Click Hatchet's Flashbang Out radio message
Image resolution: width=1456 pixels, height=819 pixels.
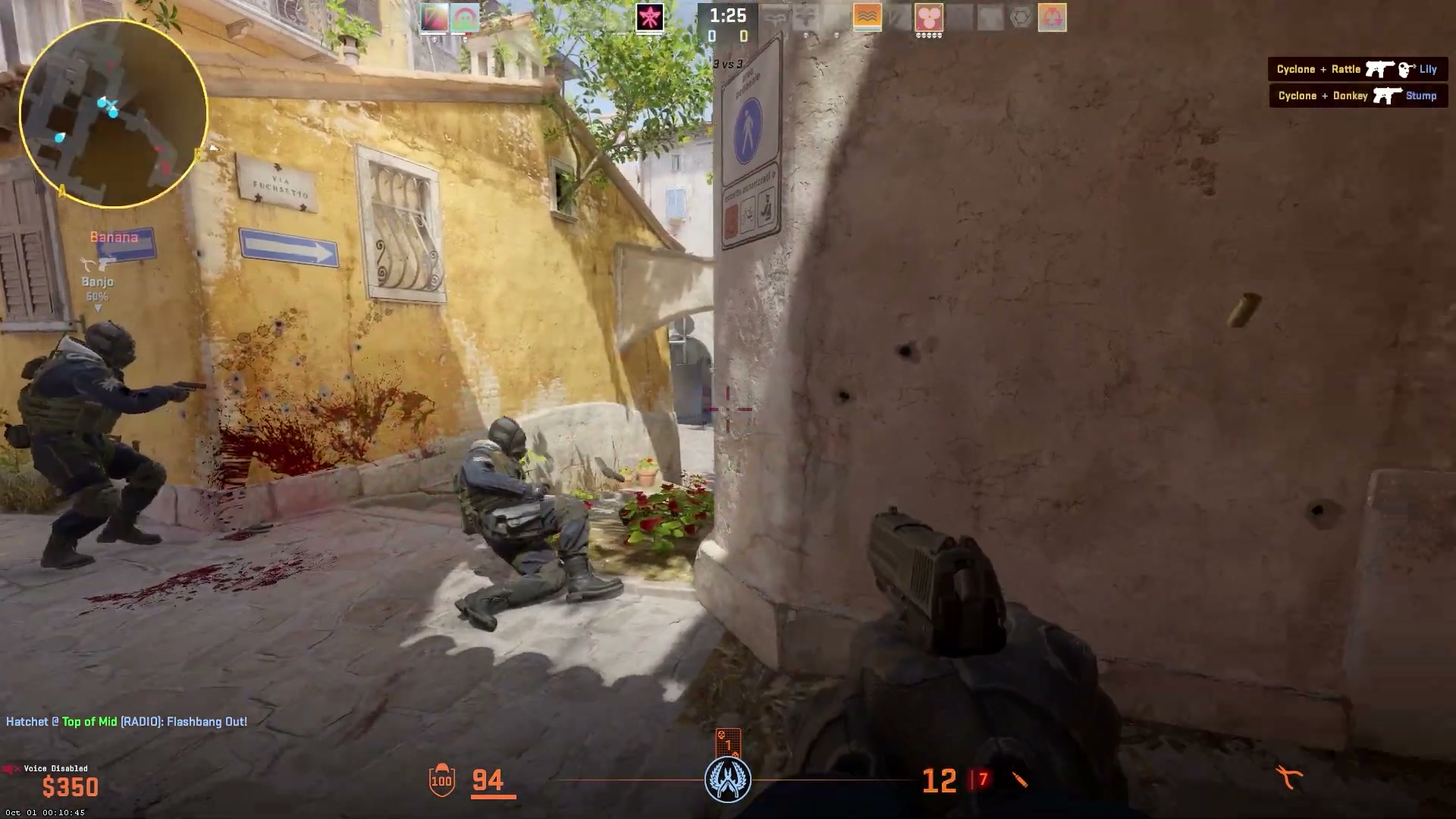click(127, 721)
